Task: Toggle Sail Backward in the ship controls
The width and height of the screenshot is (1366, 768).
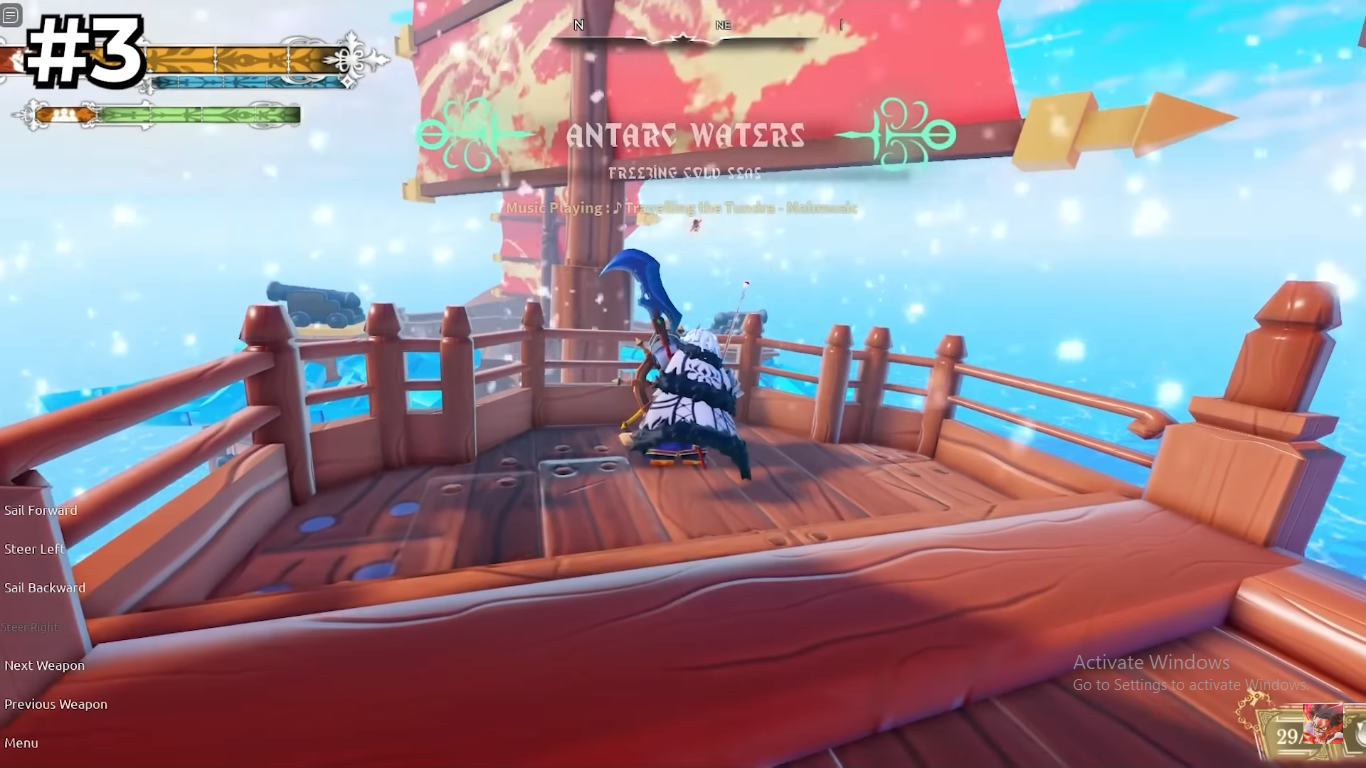Action: [x=44, y=587]
